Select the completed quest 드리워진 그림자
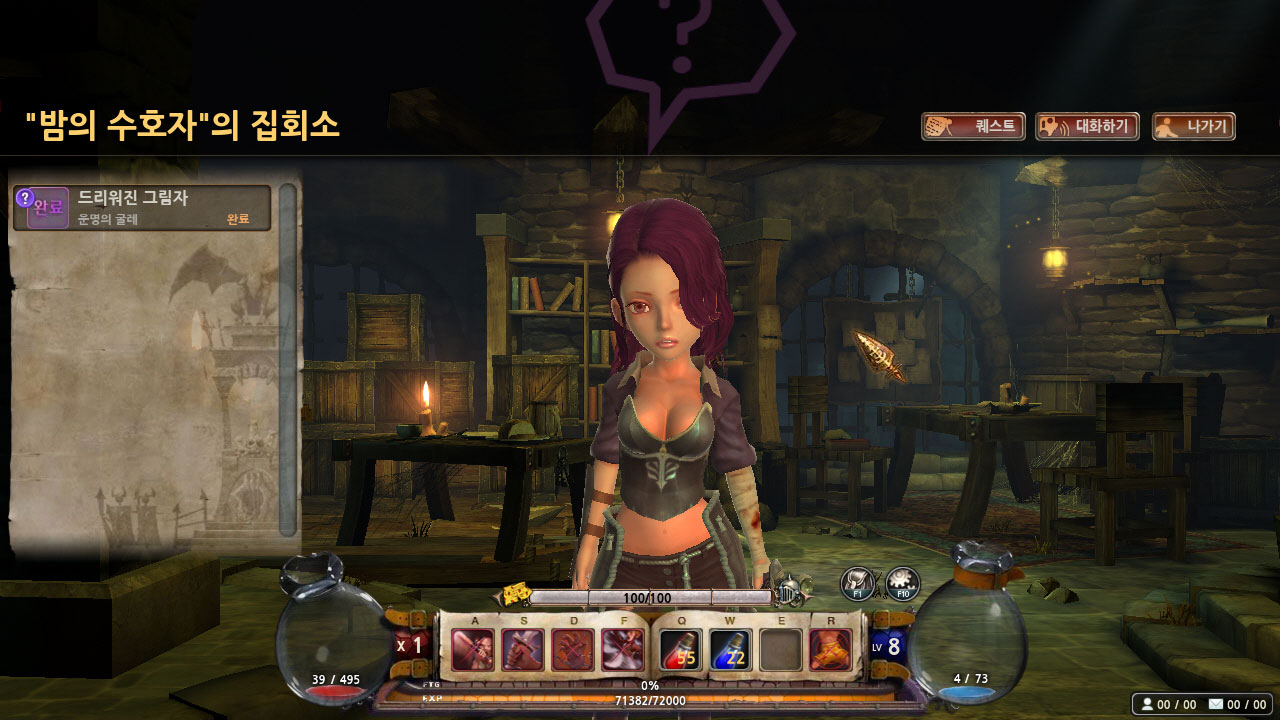This screenshot has height=720, width=1280. click(x=142, y=208)
